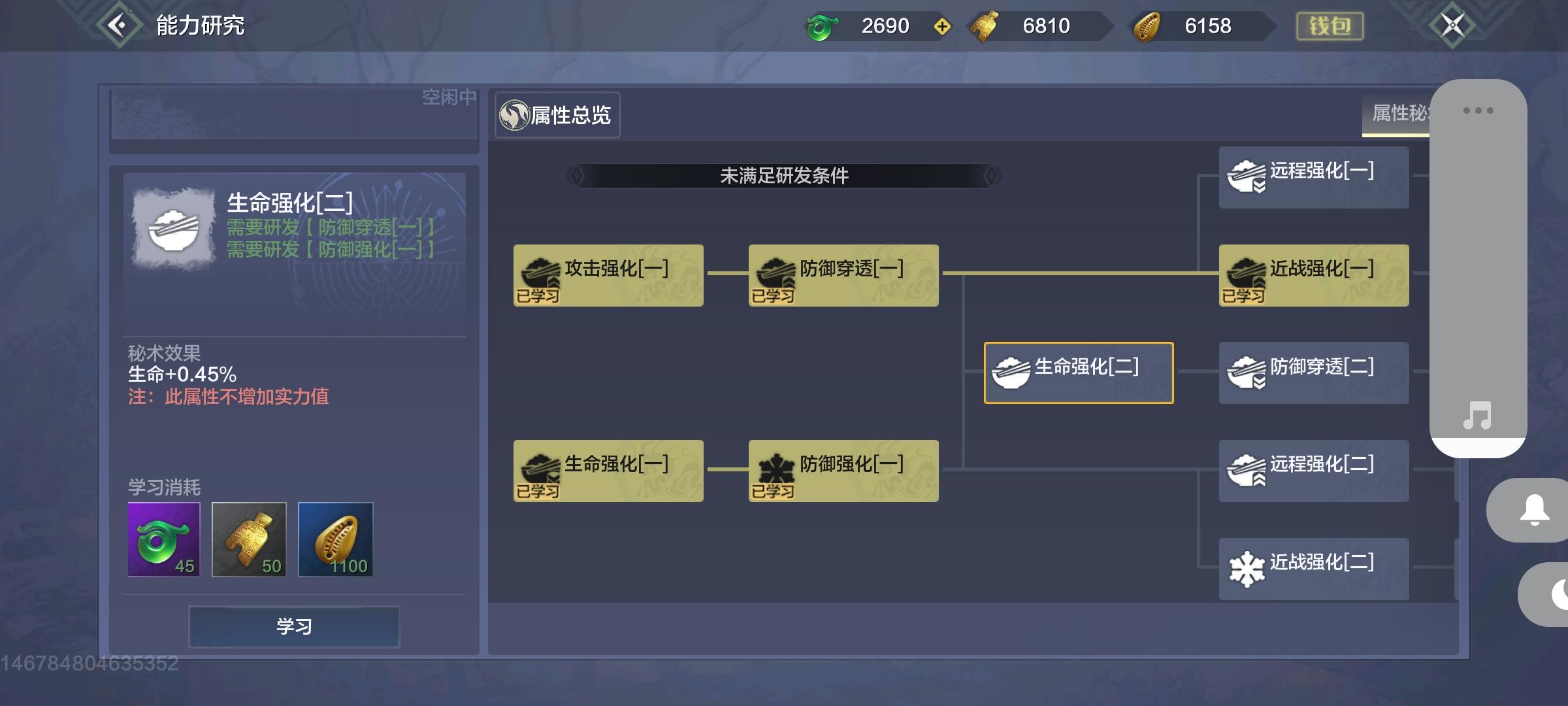Open the 钱包 wallet
1568x706 pixels.
pos(1330,26)
